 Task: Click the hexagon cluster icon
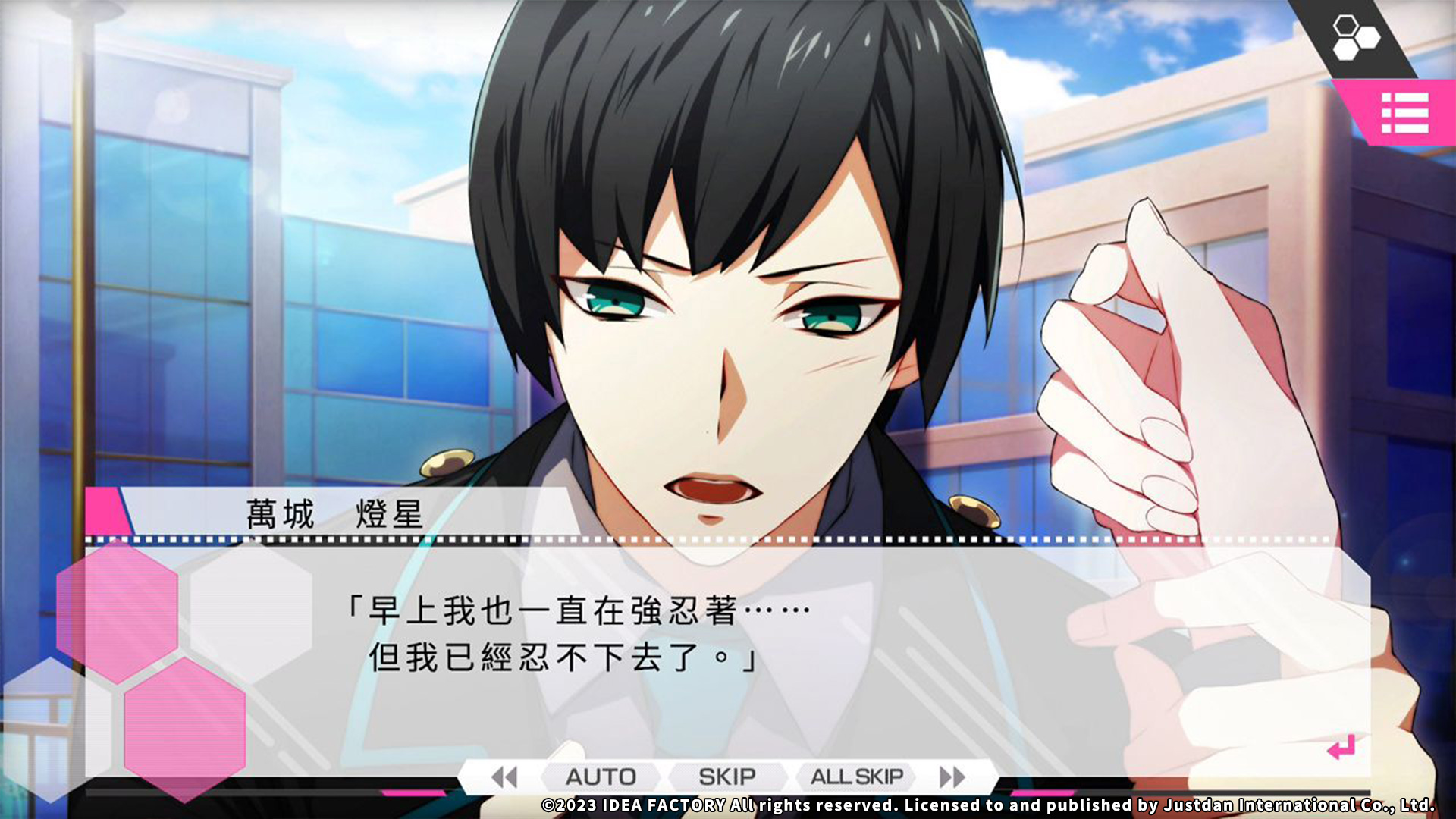pyautogui.click(x=1355, y=38)
